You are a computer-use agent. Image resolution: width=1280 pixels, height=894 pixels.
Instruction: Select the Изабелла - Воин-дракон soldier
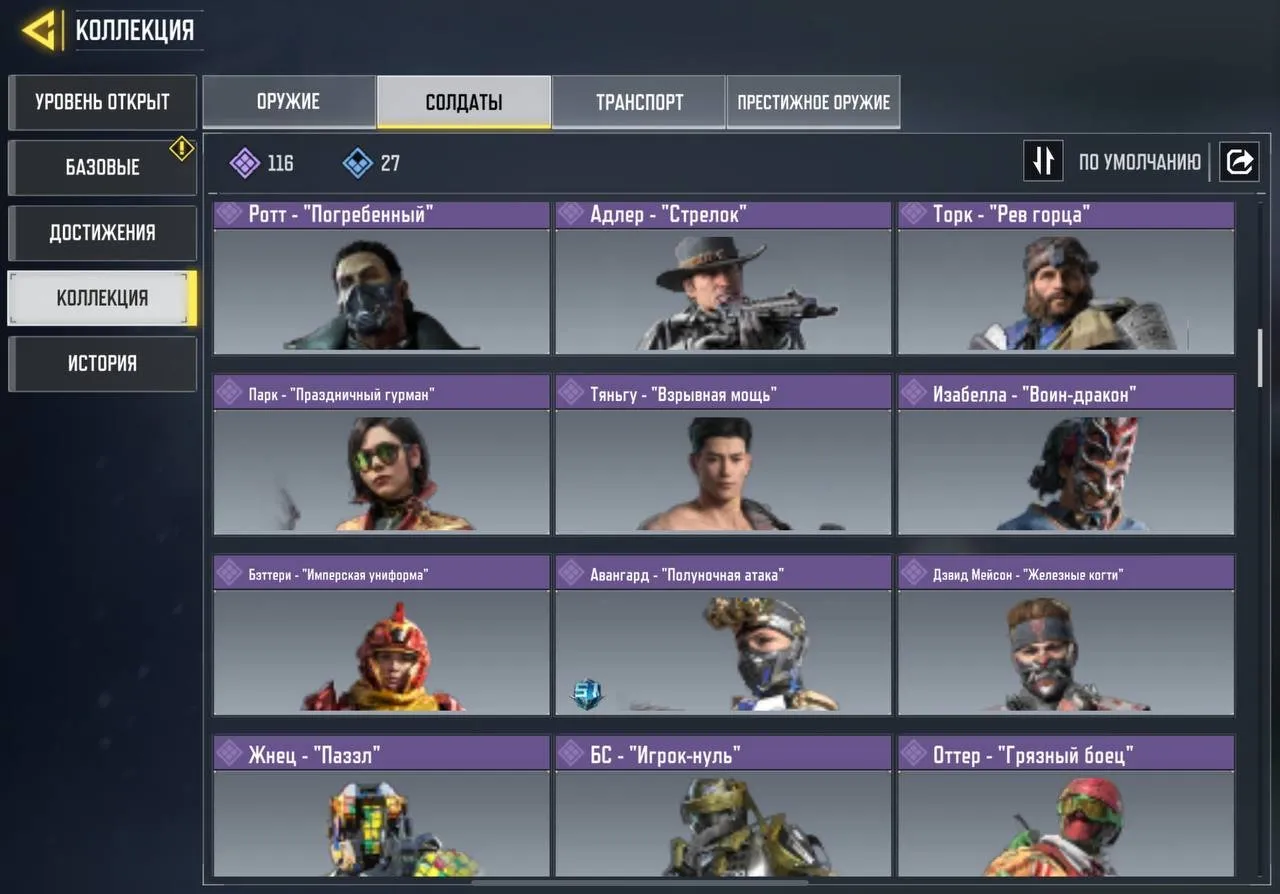point(1065,460)
